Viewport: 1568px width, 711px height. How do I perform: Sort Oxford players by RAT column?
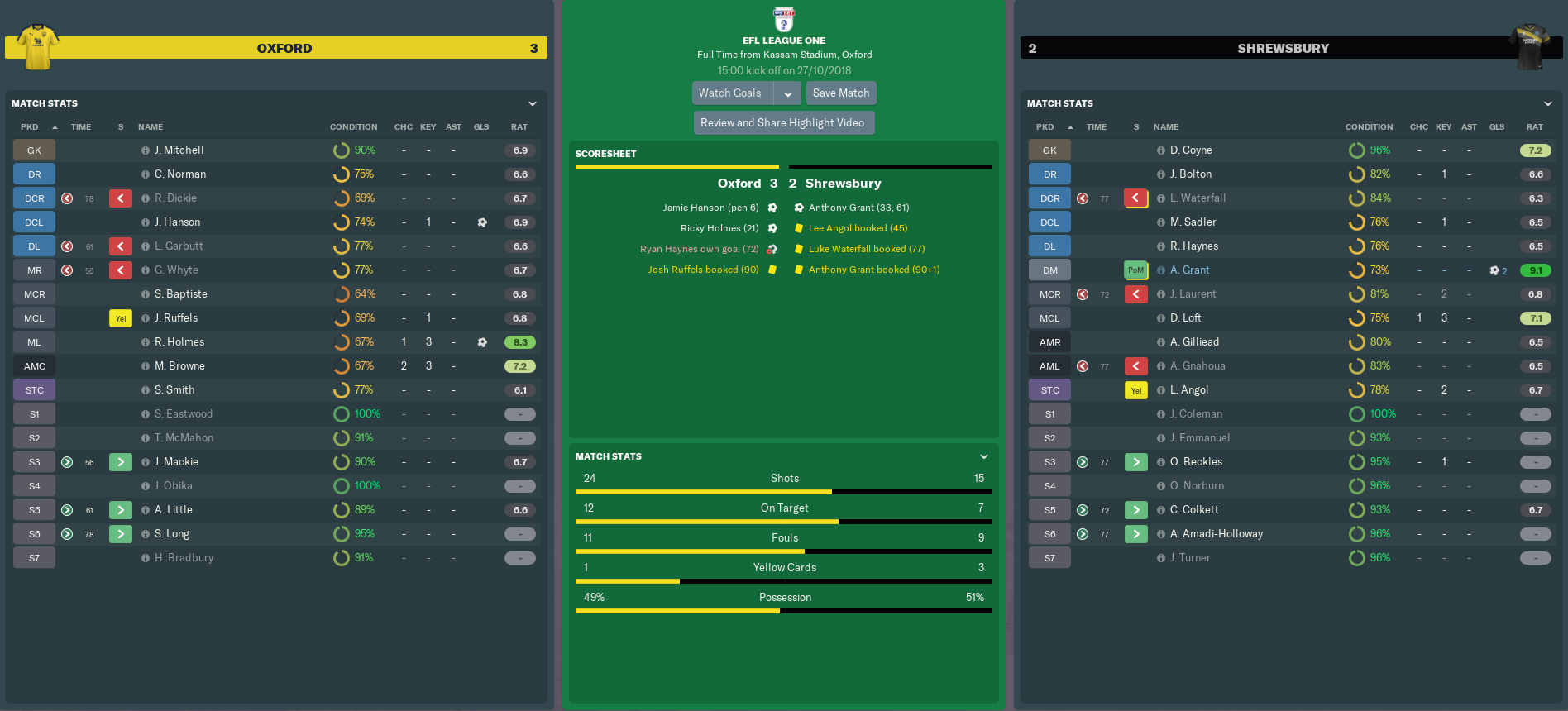click(x=519, y=127)
